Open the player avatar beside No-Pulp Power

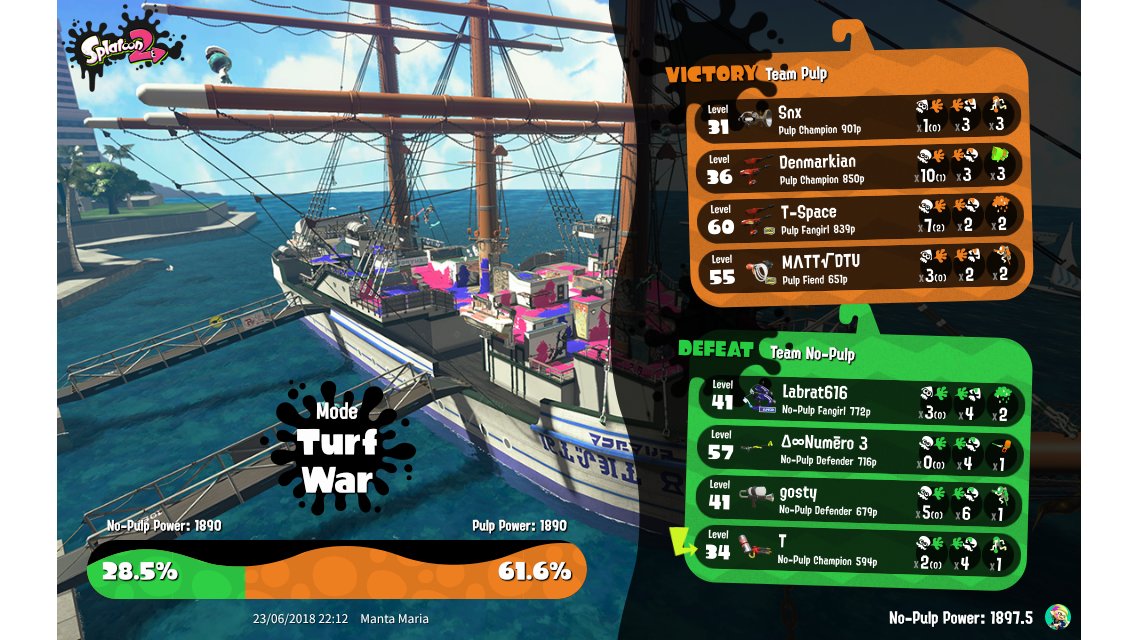[1058, 617]
